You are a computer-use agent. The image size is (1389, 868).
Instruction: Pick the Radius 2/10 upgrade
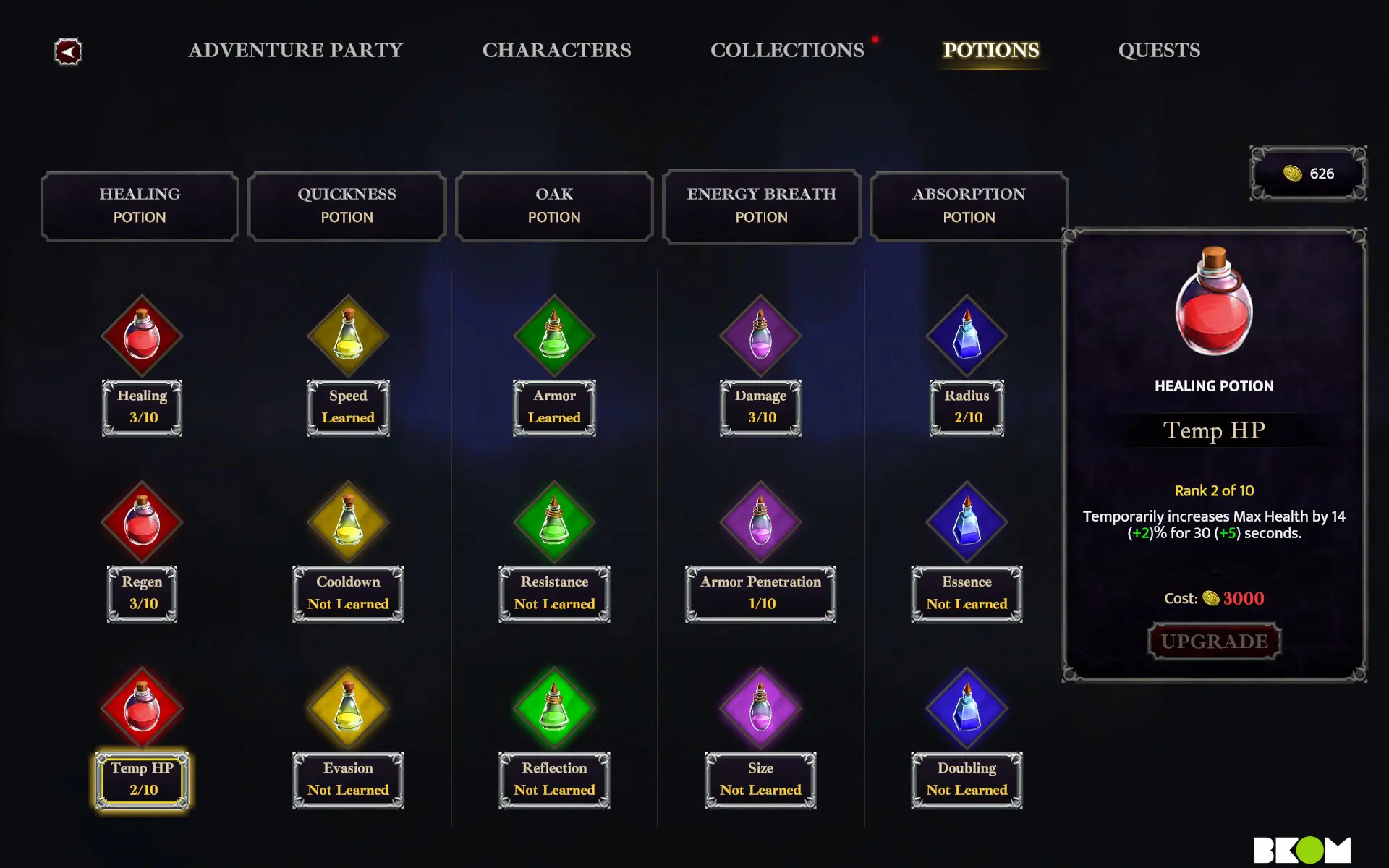[967, 336]
